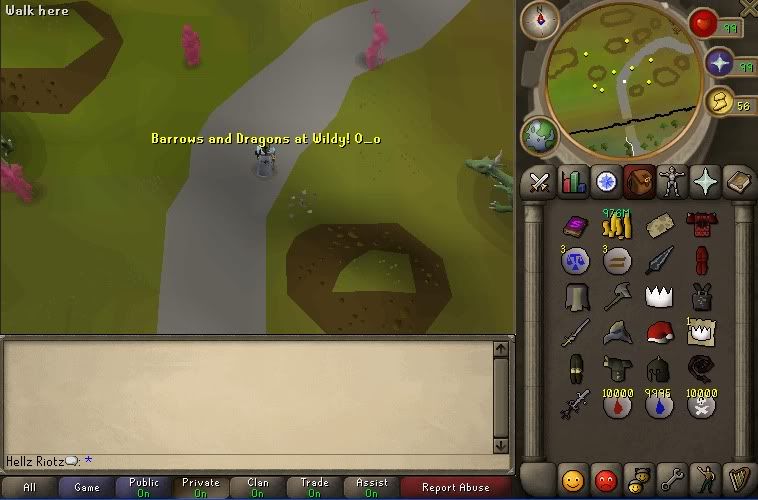Select the red santa hat in inventory

click(x=658, y=332)
